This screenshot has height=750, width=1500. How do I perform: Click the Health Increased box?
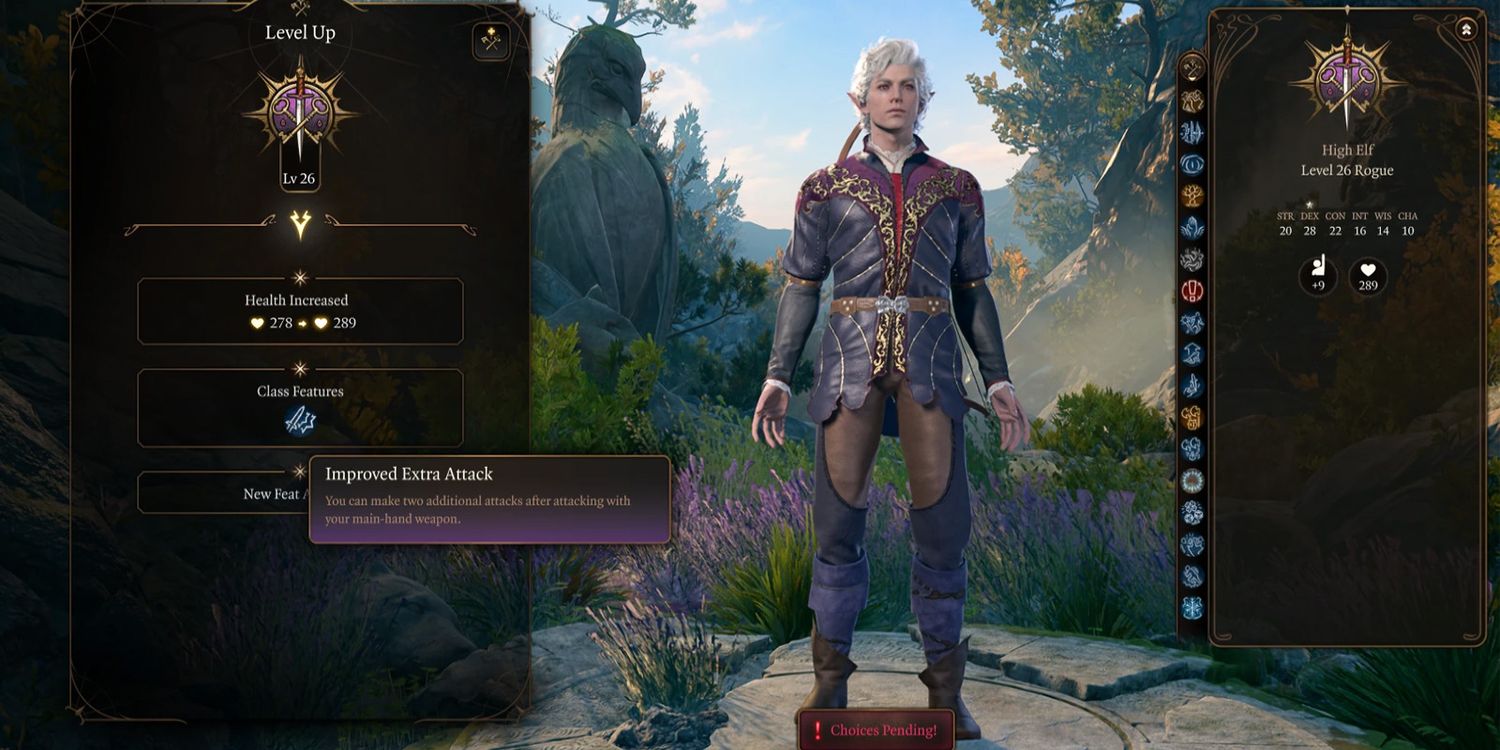pyautogui.click(x=300, y=311)
